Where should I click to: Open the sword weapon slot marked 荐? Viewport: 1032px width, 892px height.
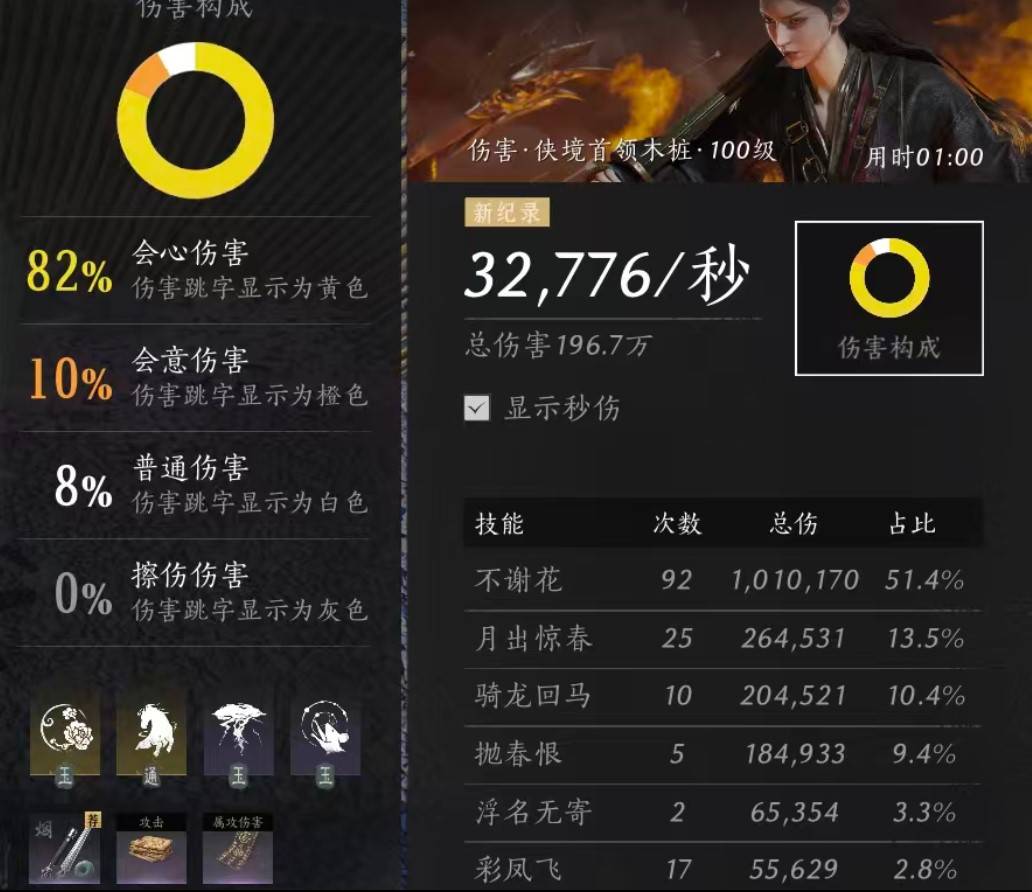click(65, 848)
